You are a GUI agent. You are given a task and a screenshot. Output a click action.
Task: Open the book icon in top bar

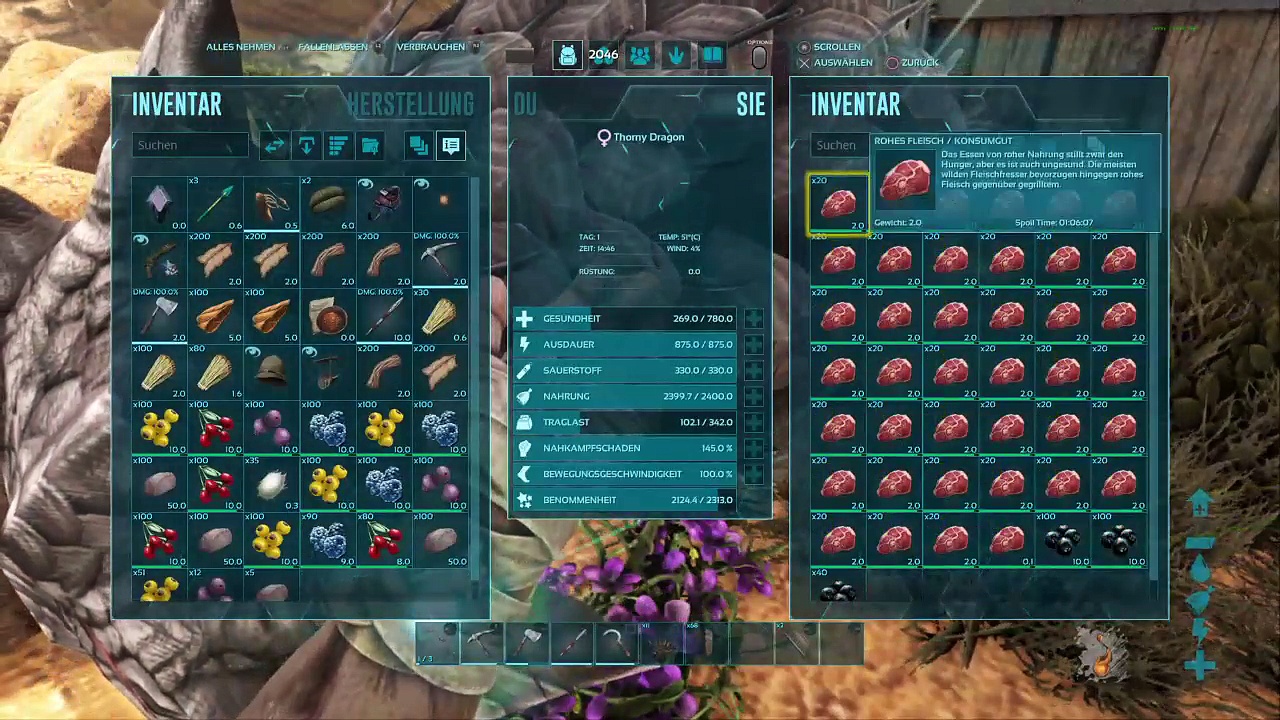712,56
